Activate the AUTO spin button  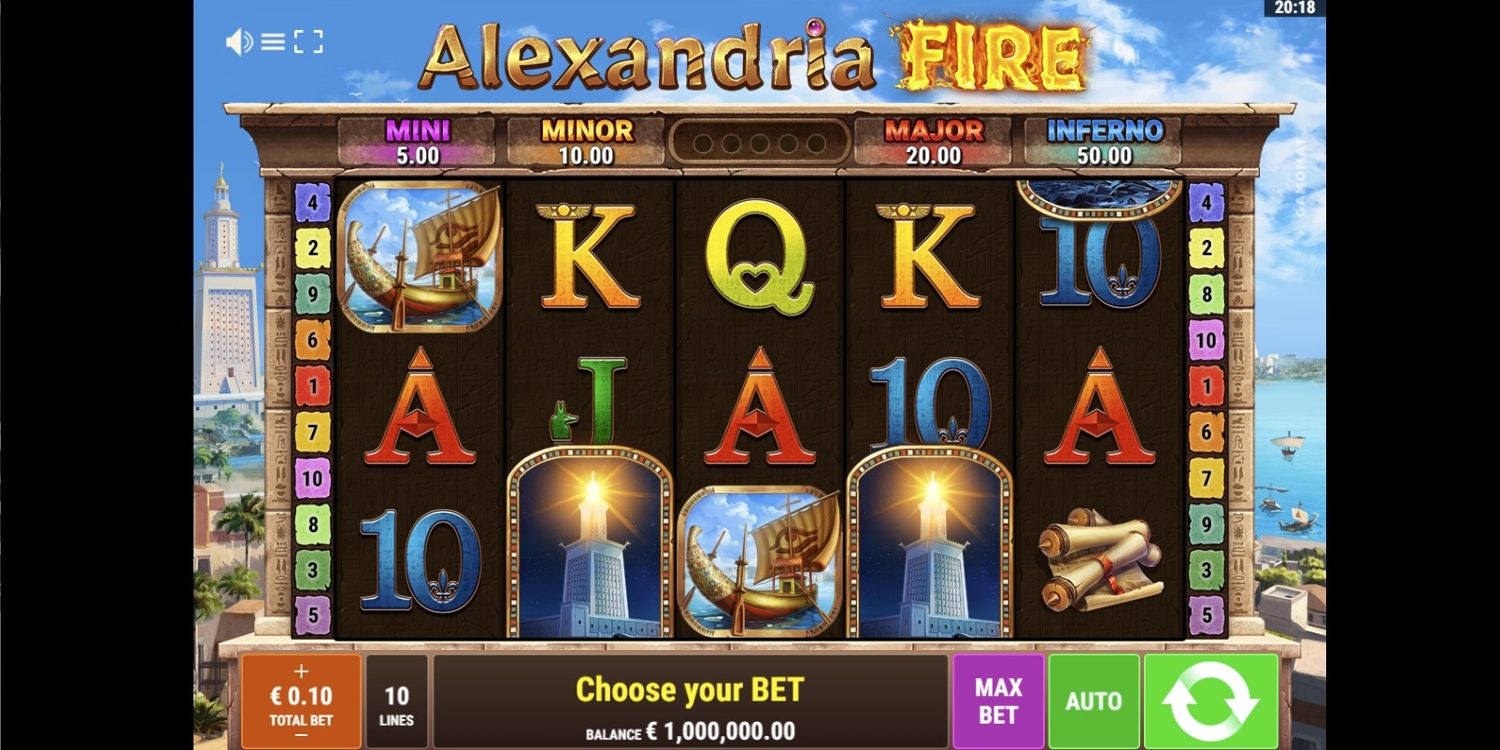1093,701
